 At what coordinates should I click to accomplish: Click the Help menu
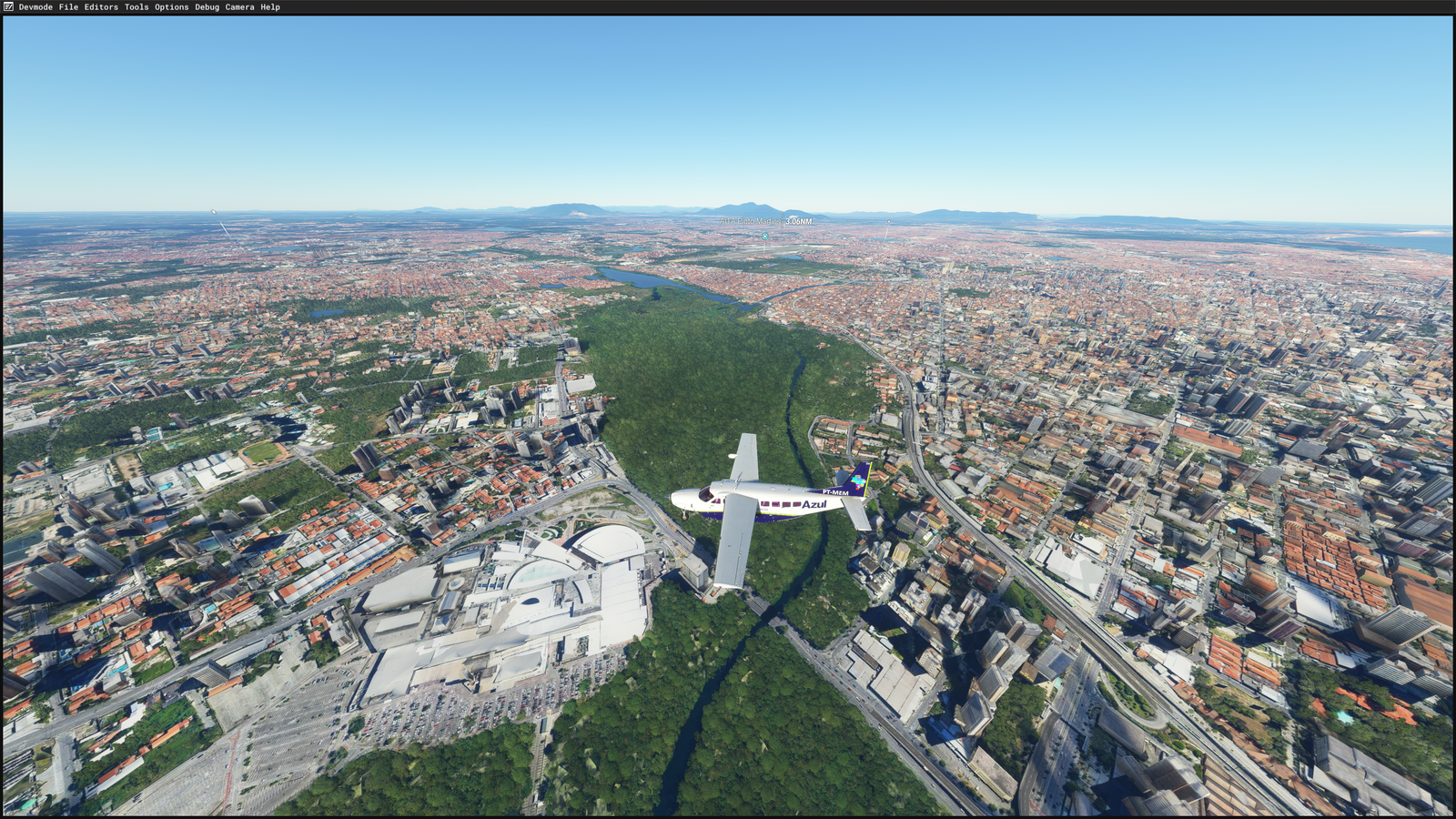pos(270,7)
